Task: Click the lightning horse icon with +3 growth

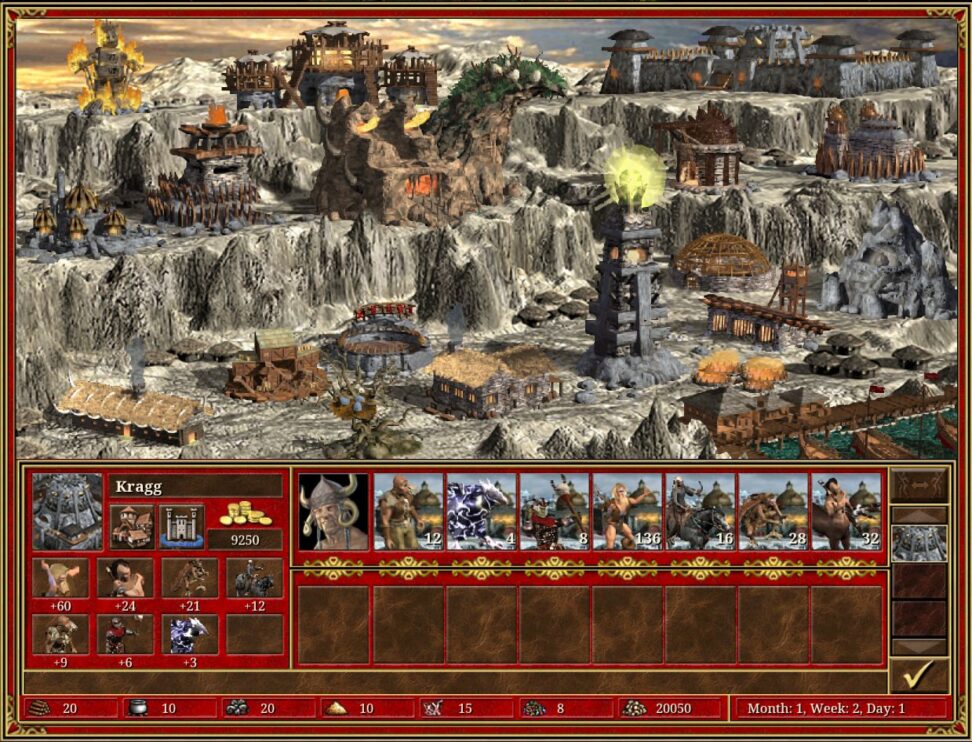Action: pyautogui.click(x=189, y=634)
